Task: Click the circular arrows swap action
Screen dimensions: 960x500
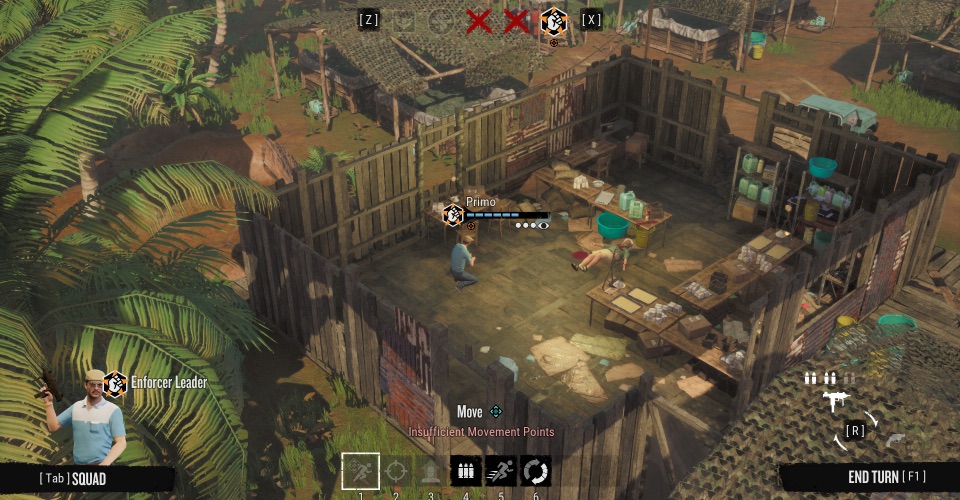Action: pyautogui.click(x=536, y=470)
